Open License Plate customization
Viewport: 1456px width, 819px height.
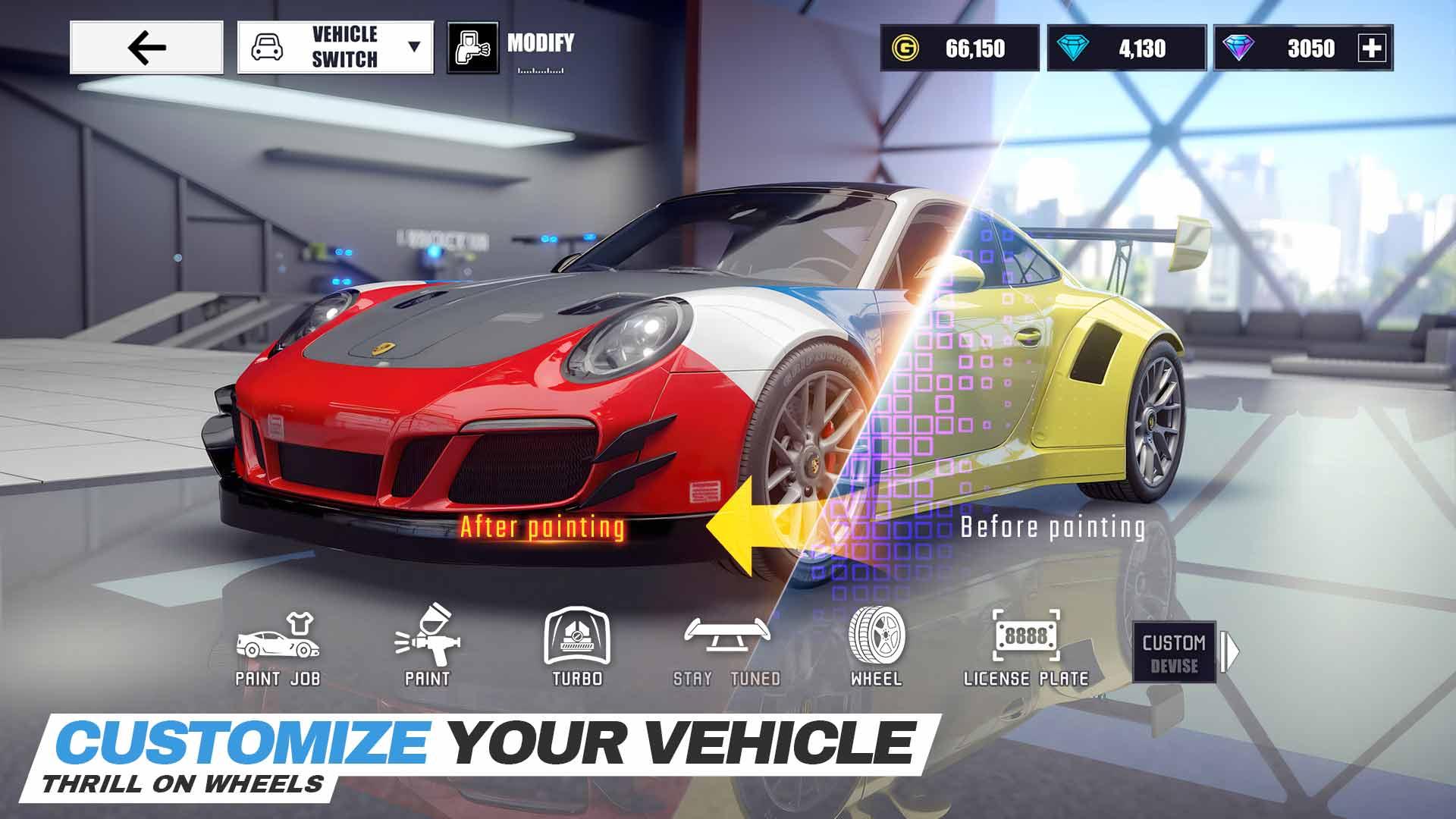1026,649
